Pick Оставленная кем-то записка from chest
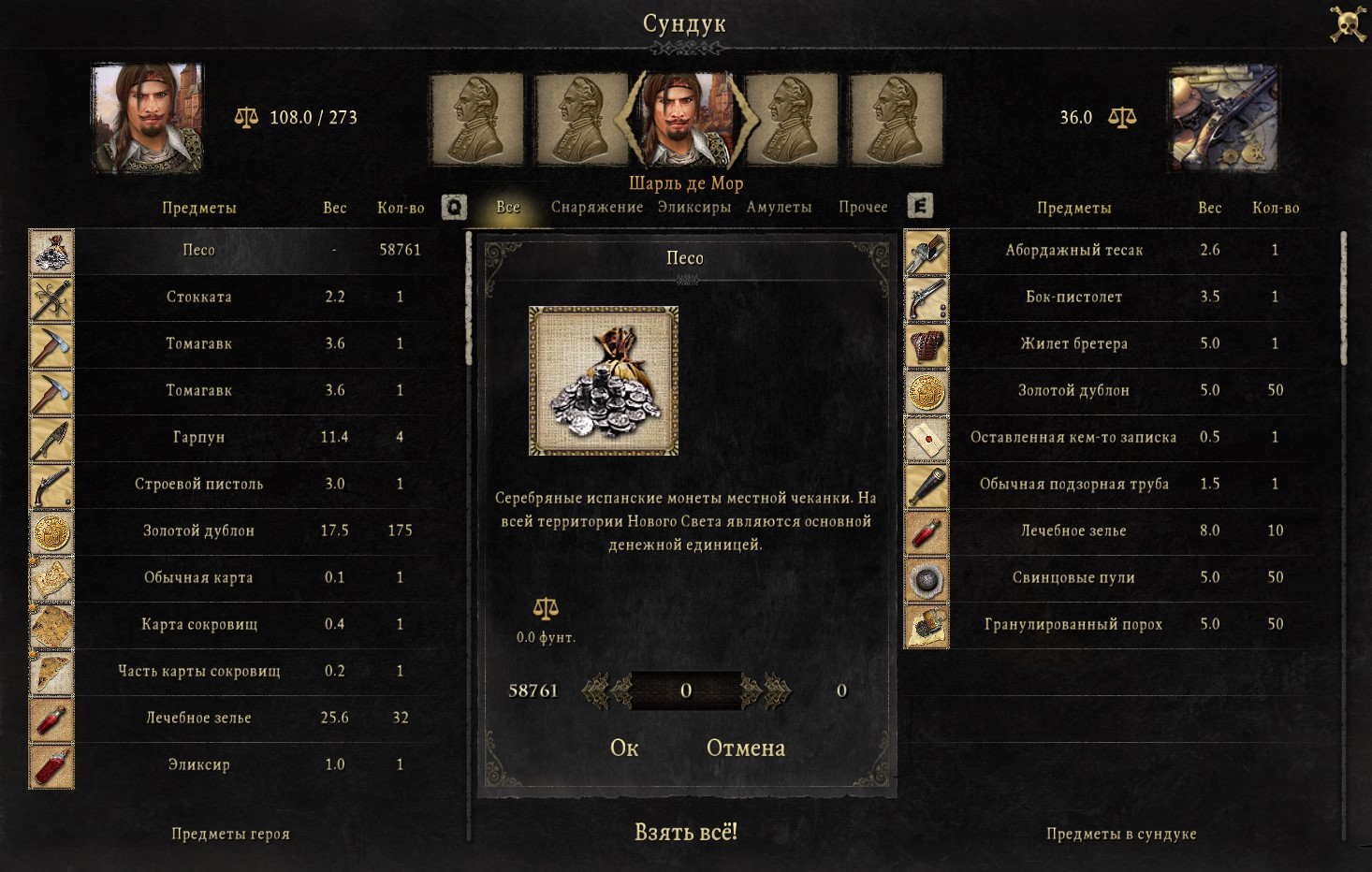Screen dimensions: 1372x872 click(1073, 437)
